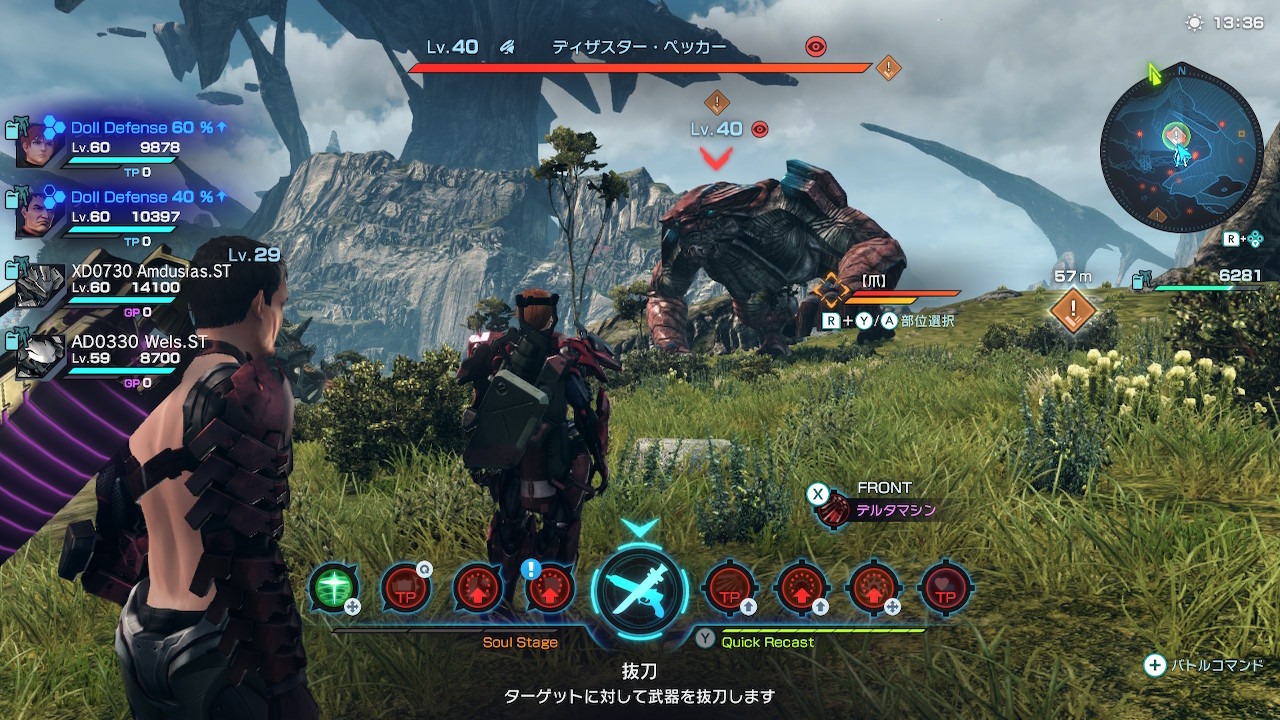Select the red arrow art with four-way badge
This screenshot has height=720, width=1280.
pos(873,588)
